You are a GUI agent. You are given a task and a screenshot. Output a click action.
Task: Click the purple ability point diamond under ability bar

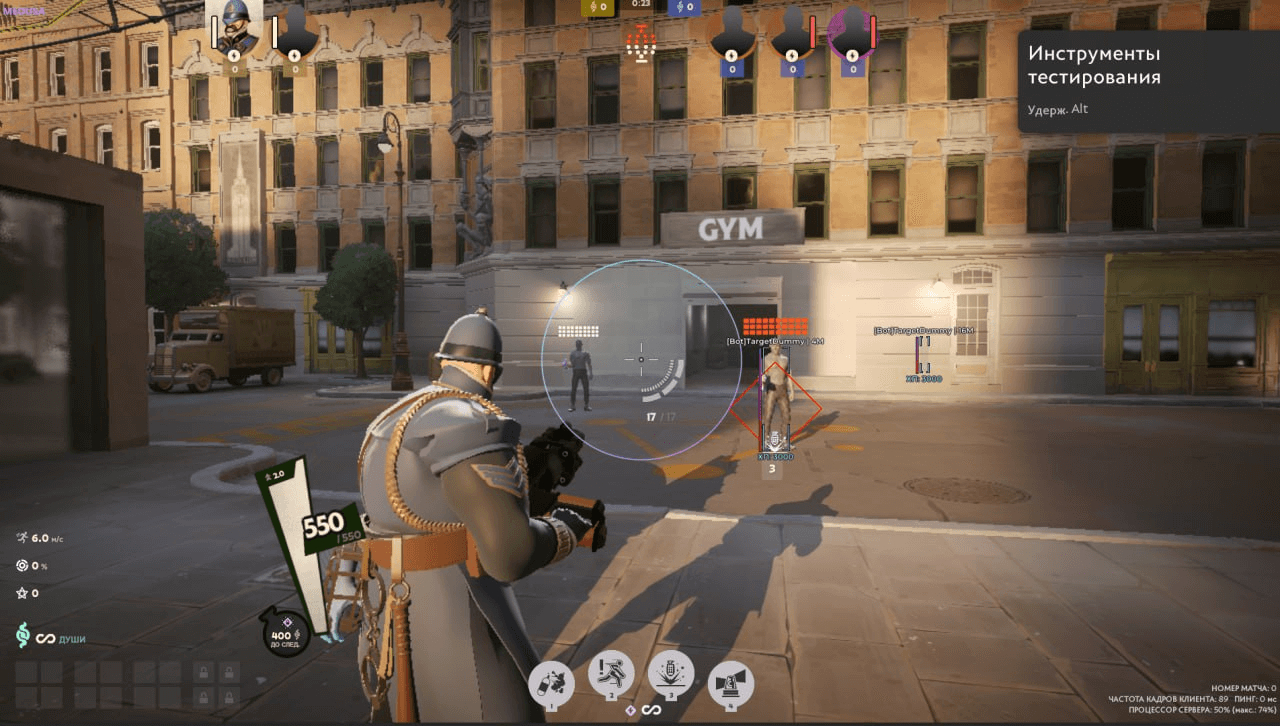point(631,710)
